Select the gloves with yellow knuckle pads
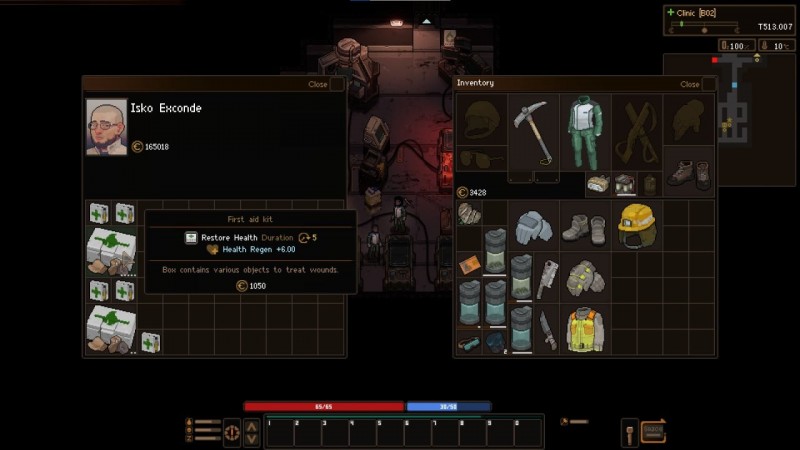Screen dimensions: 800x450 (585, 278)
